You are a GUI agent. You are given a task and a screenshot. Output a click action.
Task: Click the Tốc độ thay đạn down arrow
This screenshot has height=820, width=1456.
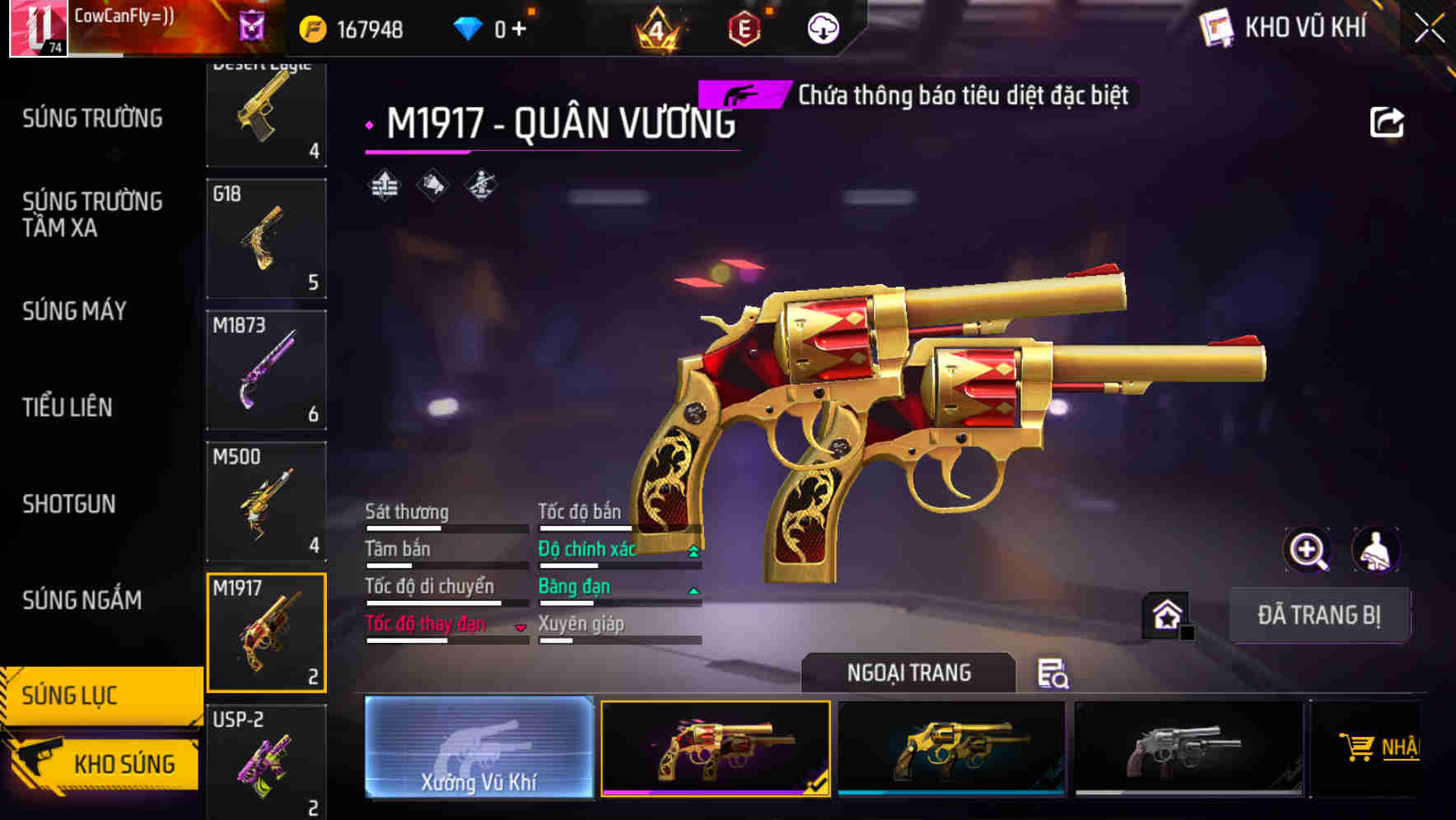(521, 626)
